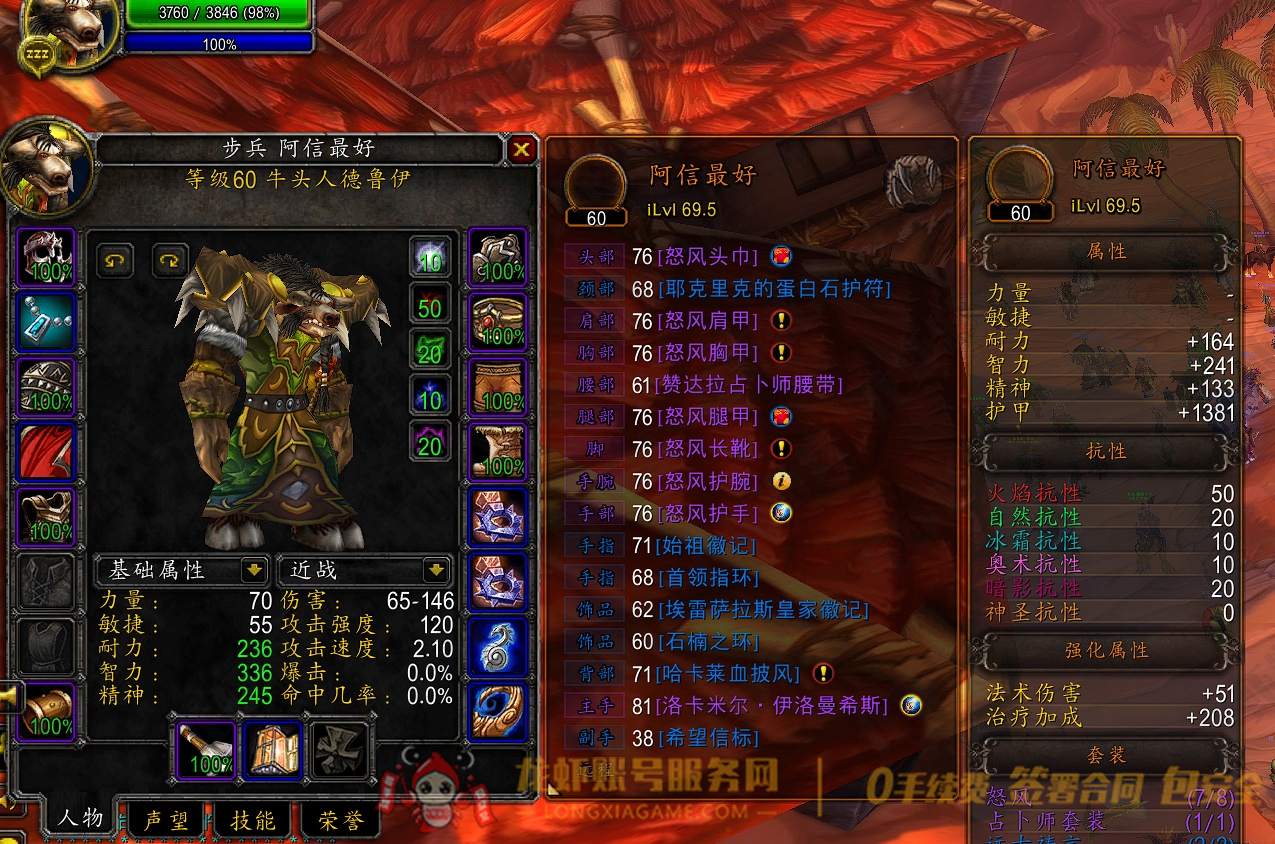Click the 洛卡米尔·伊洛曼希斯 main hand weapon

point(772,705)
